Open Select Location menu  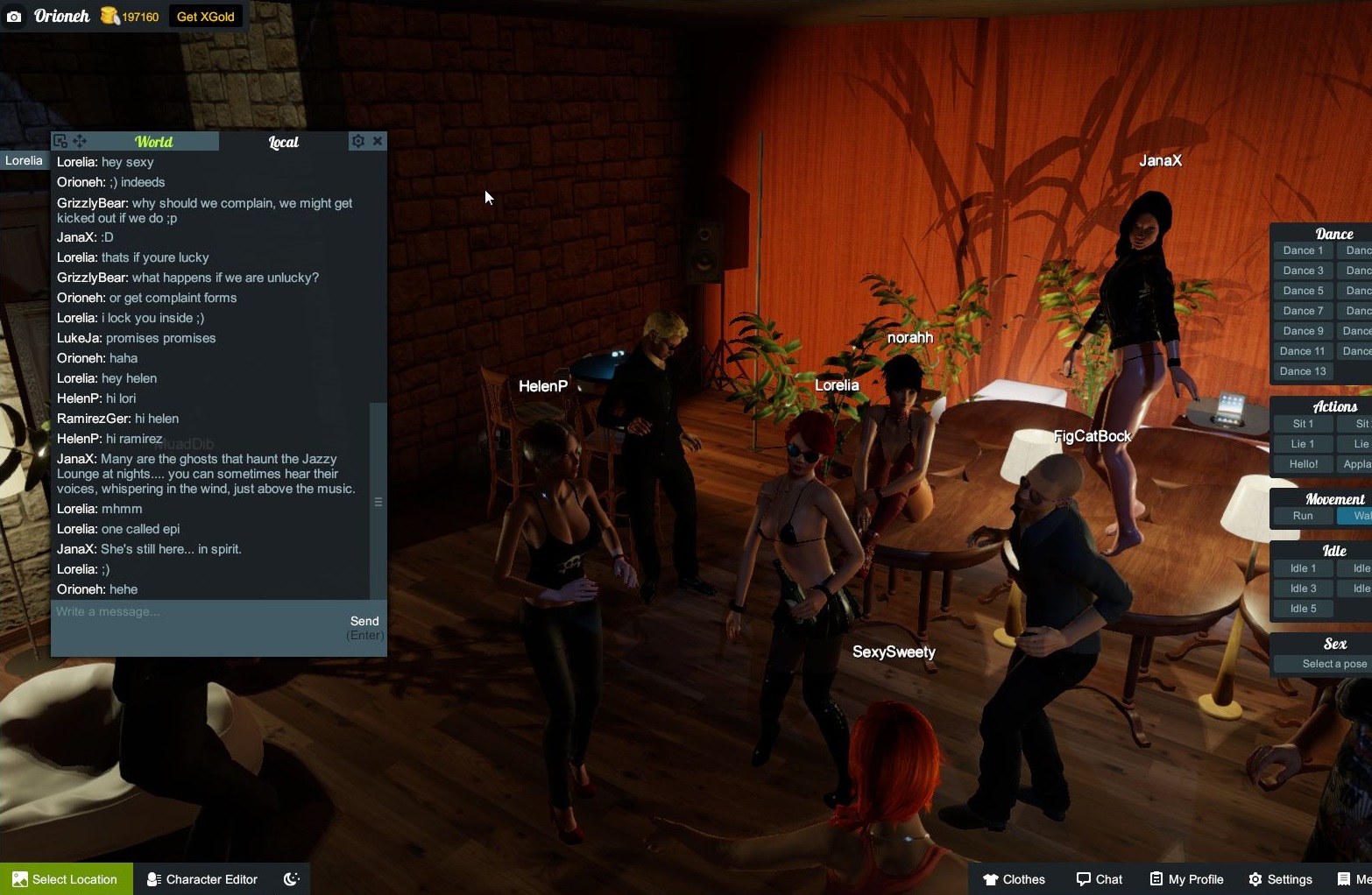[66, 878]
